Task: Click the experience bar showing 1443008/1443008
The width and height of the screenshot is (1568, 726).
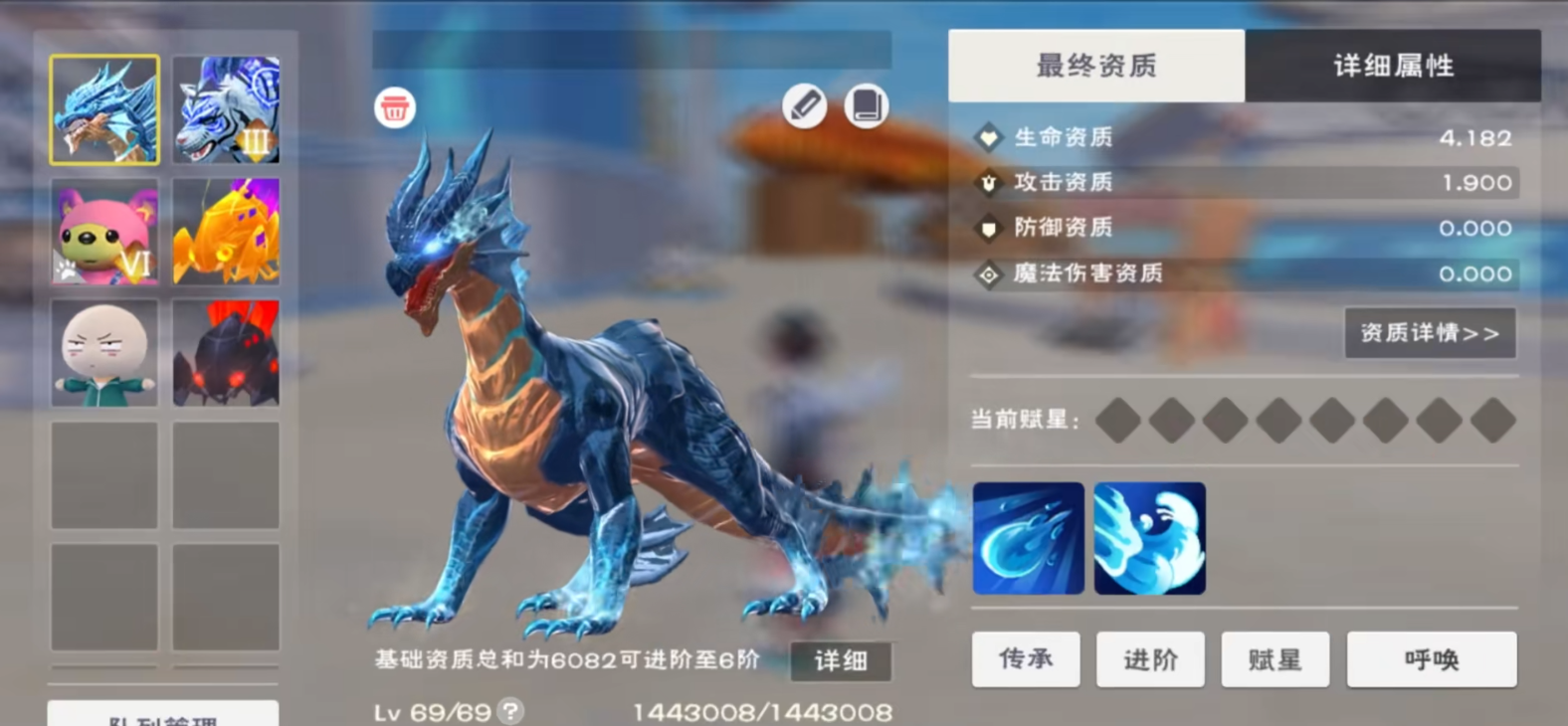Action: [763, 710]
